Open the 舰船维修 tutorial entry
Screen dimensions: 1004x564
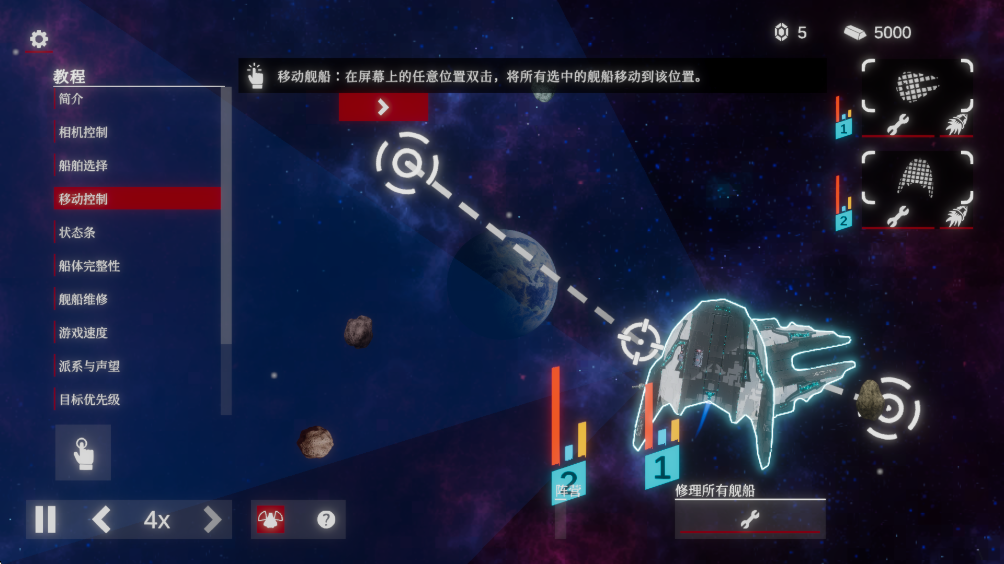pos(136,299)
